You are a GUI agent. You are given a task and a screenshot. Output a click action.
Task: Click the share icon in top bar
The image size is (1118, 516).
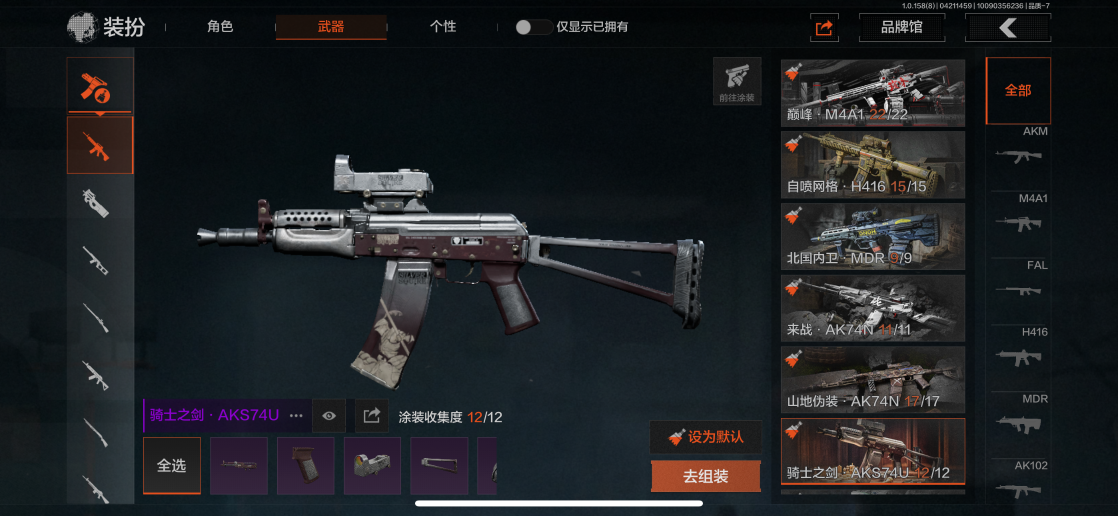click(x=824, y=28)
